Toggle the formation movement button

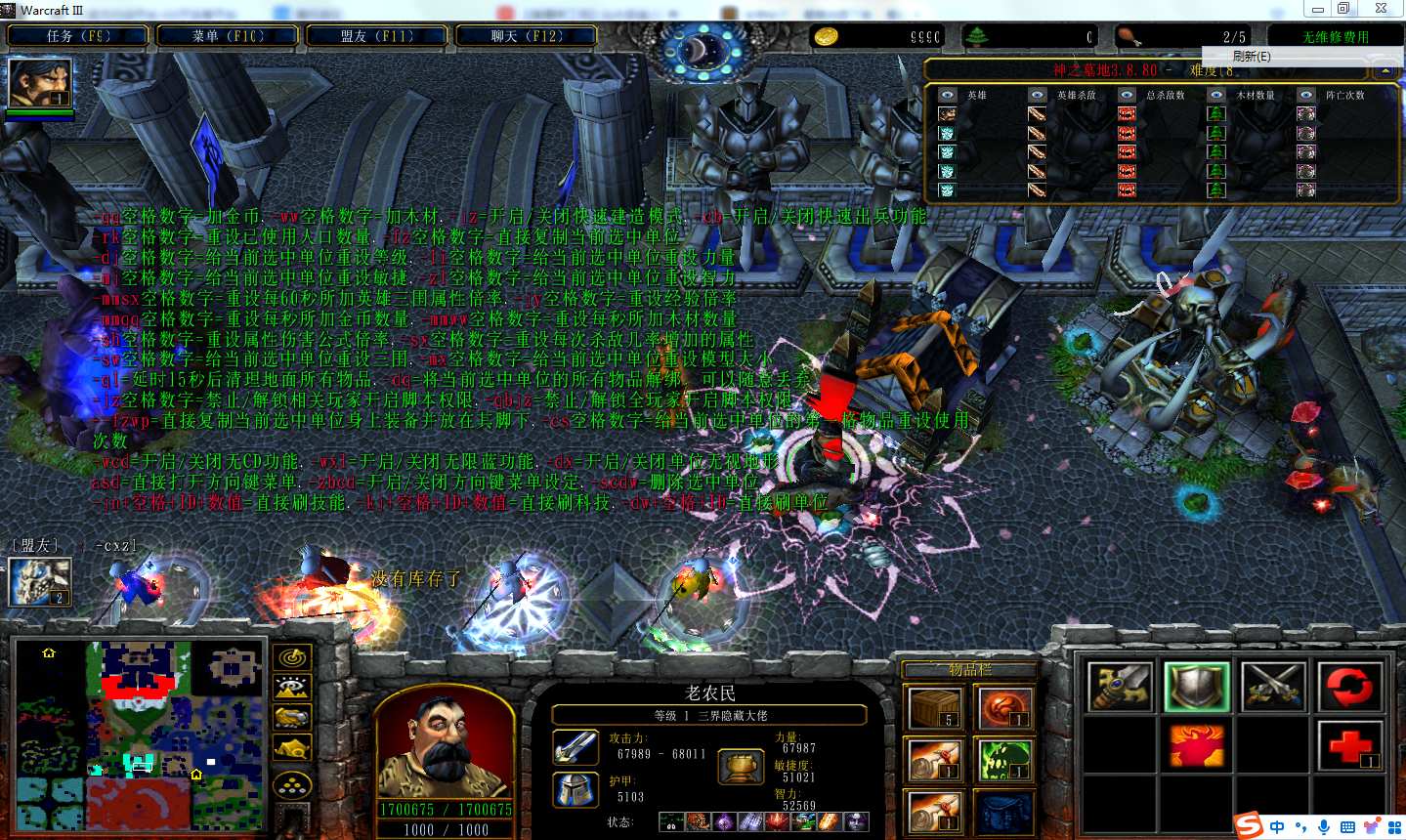pyautogui.click(x=292, y=785)
